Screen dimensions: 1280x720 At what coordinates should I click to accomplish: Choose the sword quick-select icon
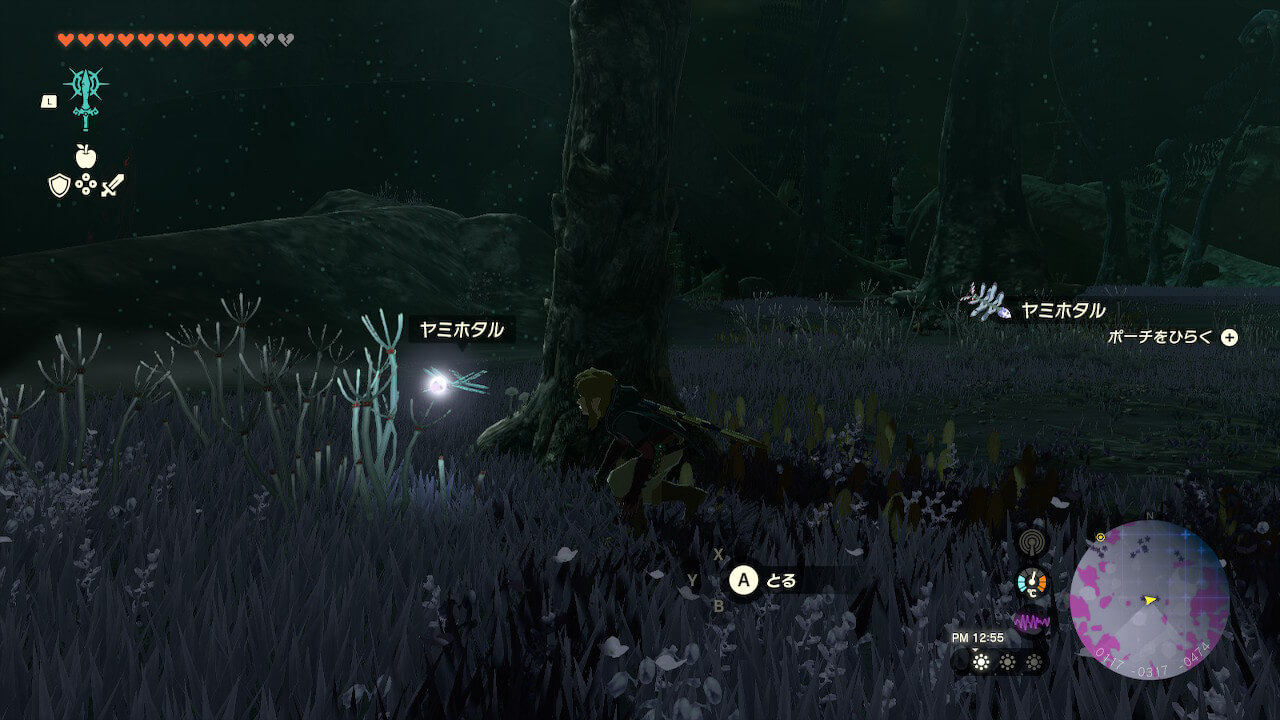tap(112, 185)
